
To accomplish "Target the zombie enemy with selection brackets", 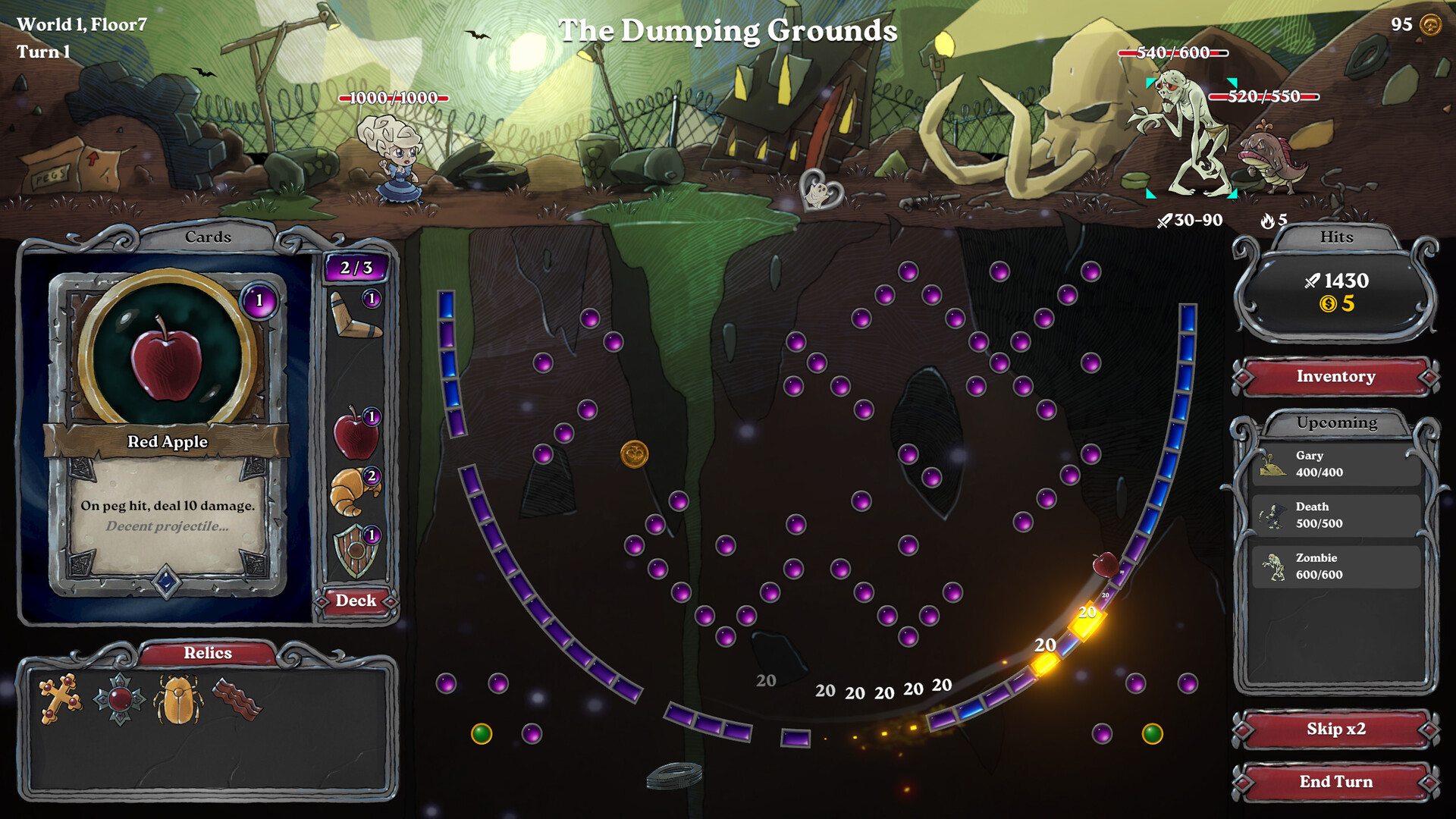I will 1191,136.
